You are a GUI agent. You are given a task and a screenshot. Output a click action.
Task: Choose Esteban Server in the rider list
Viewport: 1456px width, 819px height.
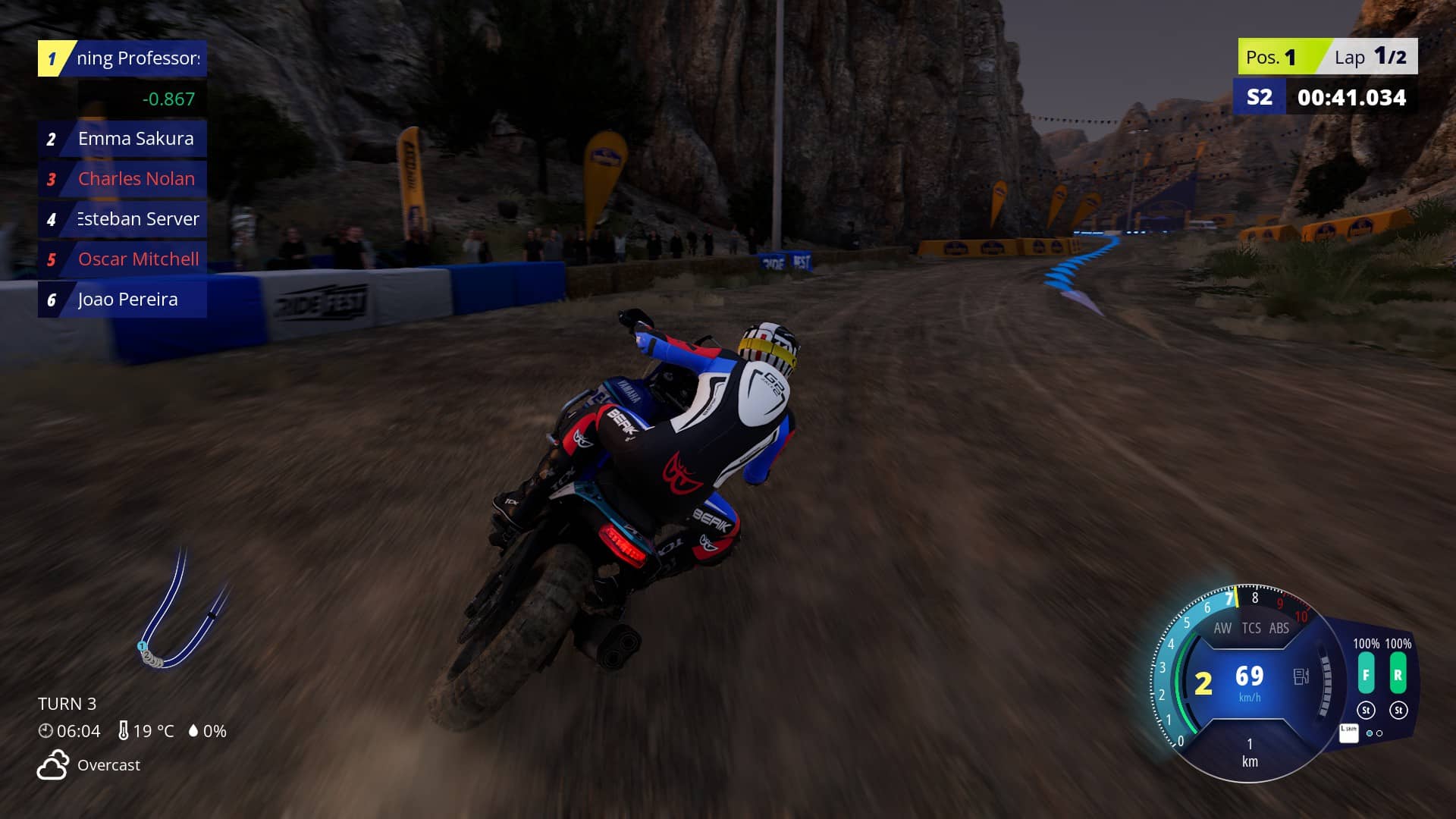point(122,219)
